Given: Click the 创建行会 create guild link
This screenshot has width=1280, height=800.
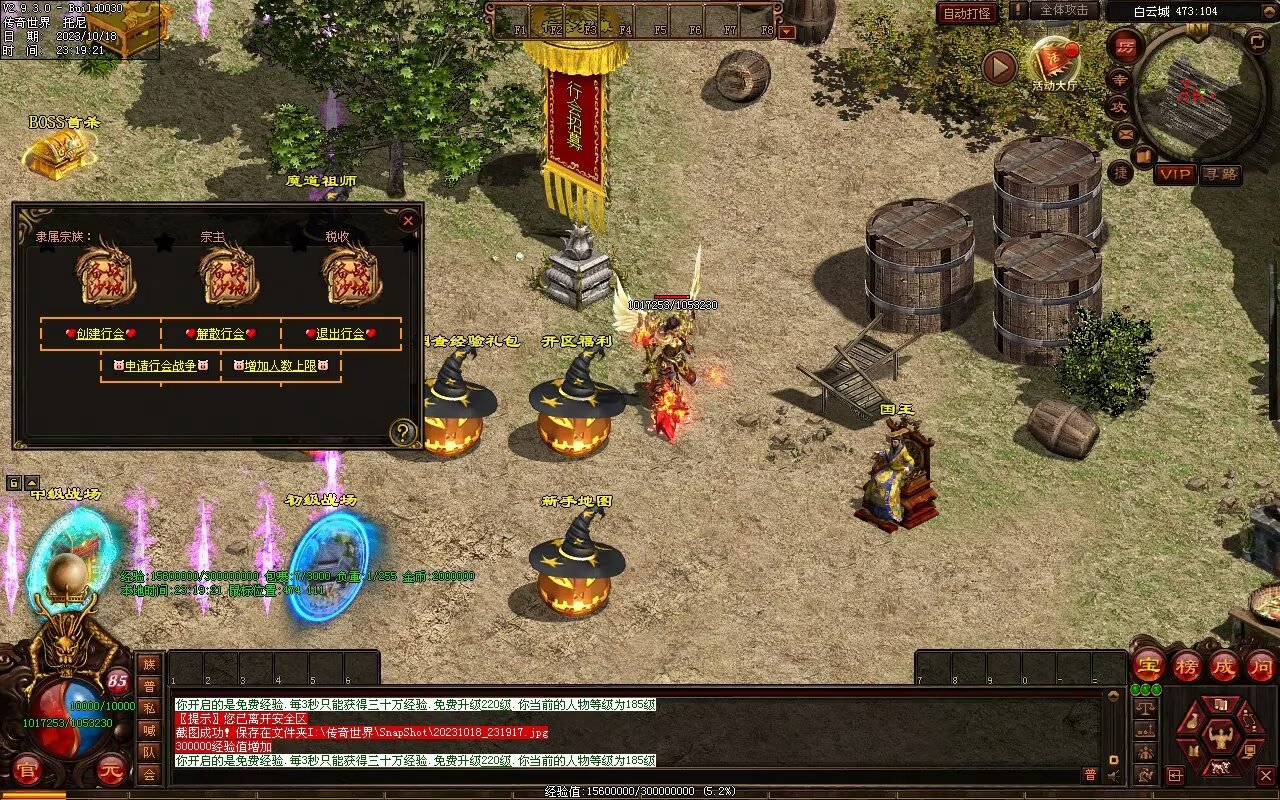Looking at the screenshot, I should [x=100, y=334].
